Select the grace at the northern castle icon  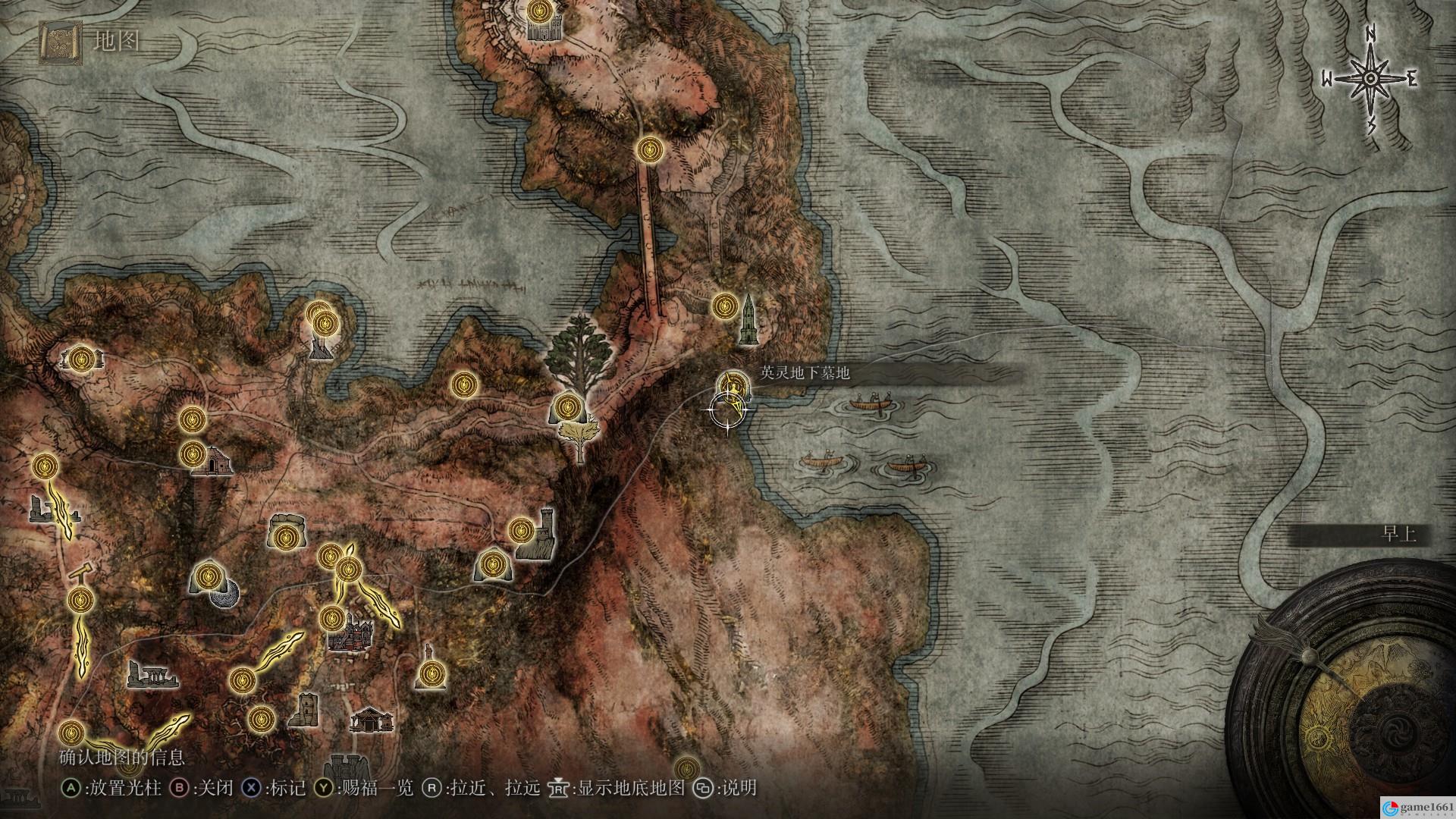[x=539, y=11]
